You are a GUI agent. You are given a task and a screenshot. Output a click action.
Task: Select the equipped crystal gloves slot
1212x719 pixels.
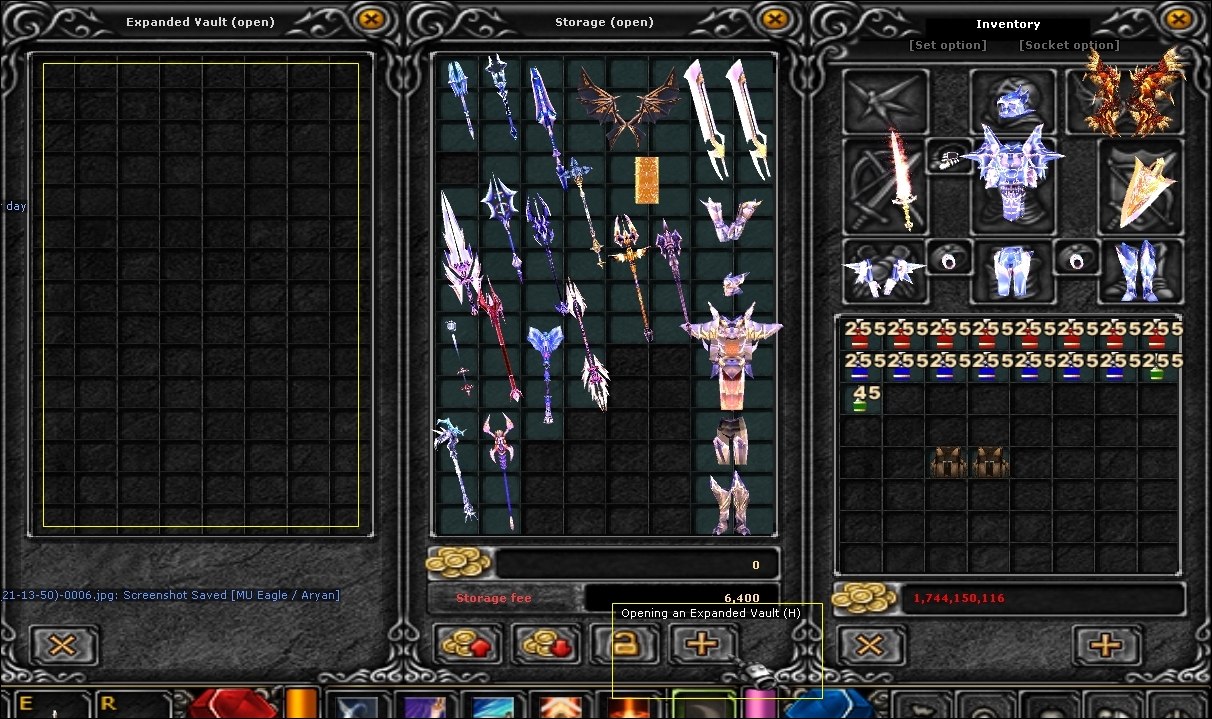pyautogui.click(x=884, y=270)
